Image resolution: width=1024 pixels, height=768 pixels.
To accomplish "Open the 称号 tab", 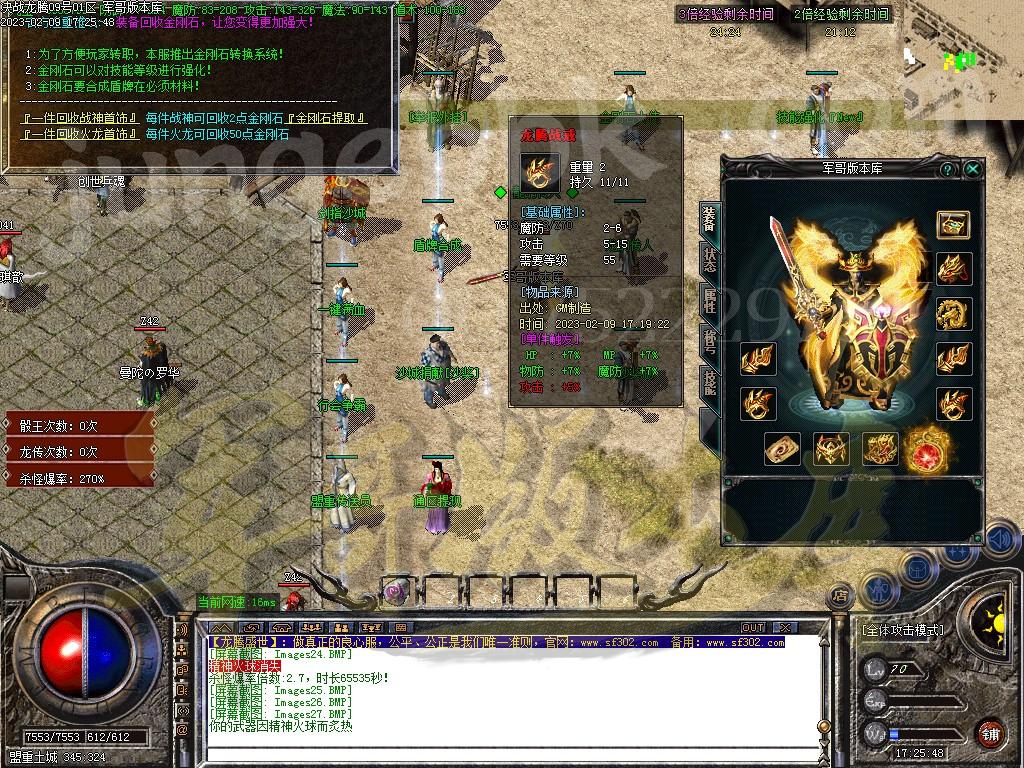I will [x=709, y=342].
